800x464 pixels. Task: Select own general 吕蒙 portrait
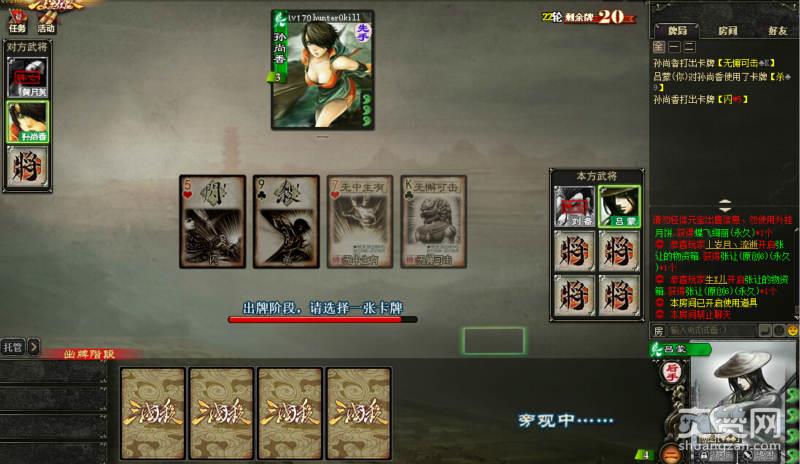(618, 207)
